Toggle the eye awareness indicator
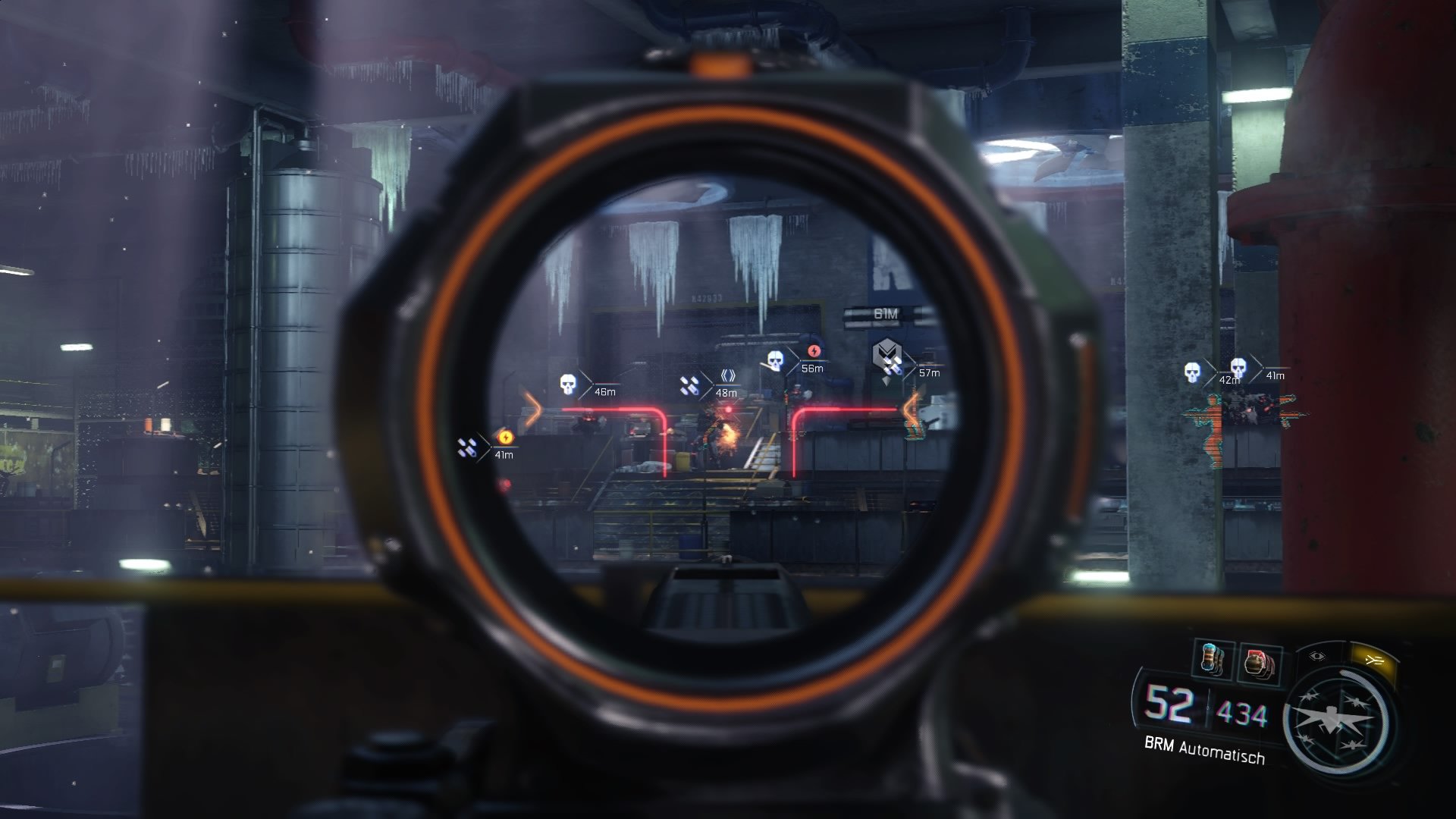 (1317, 655)
